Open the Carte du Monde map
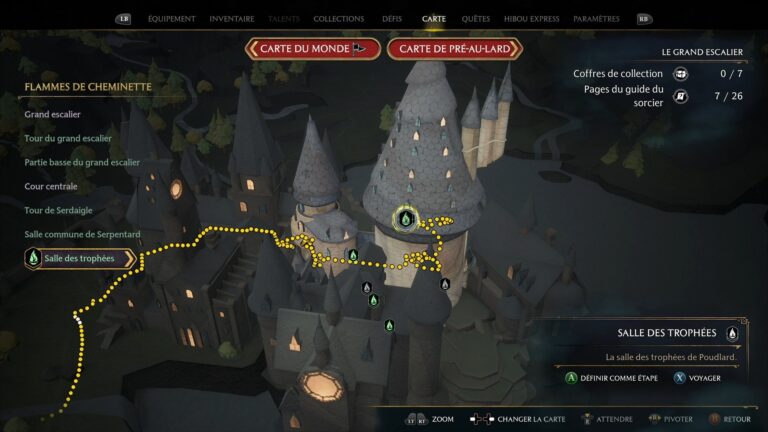The image size is (768, 432). (x=313, y=49)
